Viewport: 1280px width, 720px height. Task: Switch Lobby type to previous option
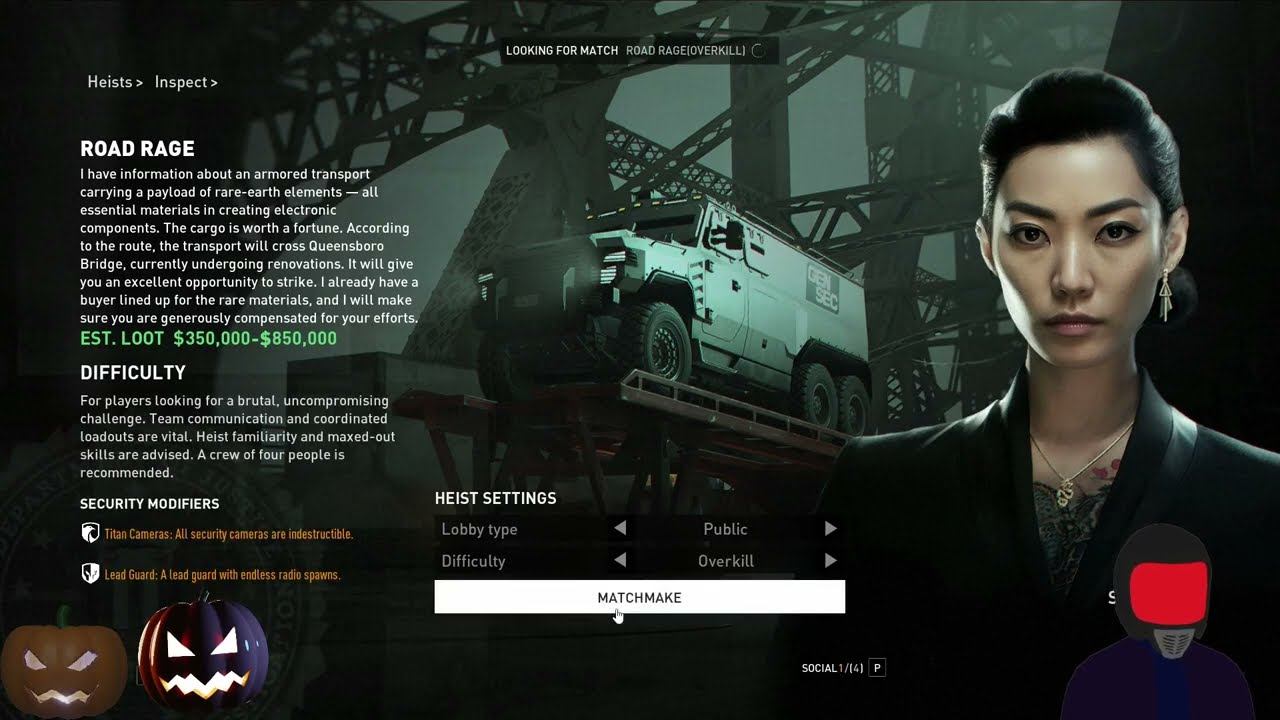pos(620,528)
